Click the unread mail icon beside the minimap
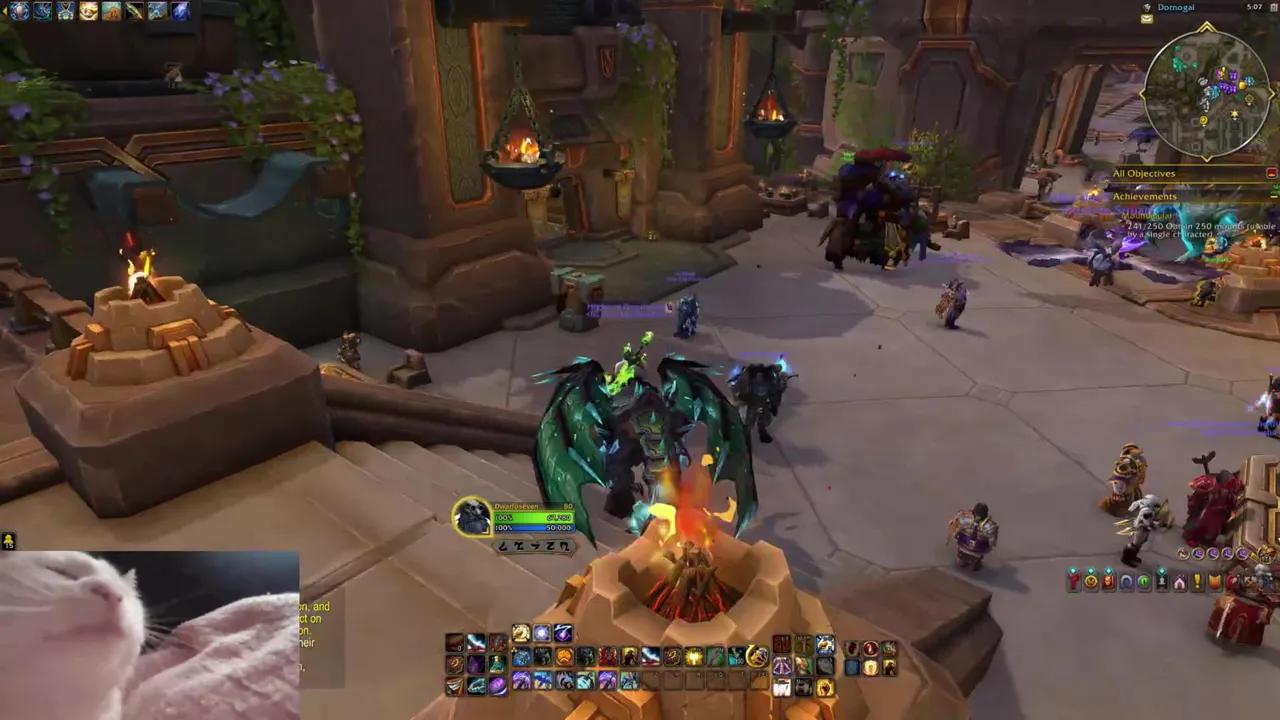The image size is (1280, 720). point(1147,18)
